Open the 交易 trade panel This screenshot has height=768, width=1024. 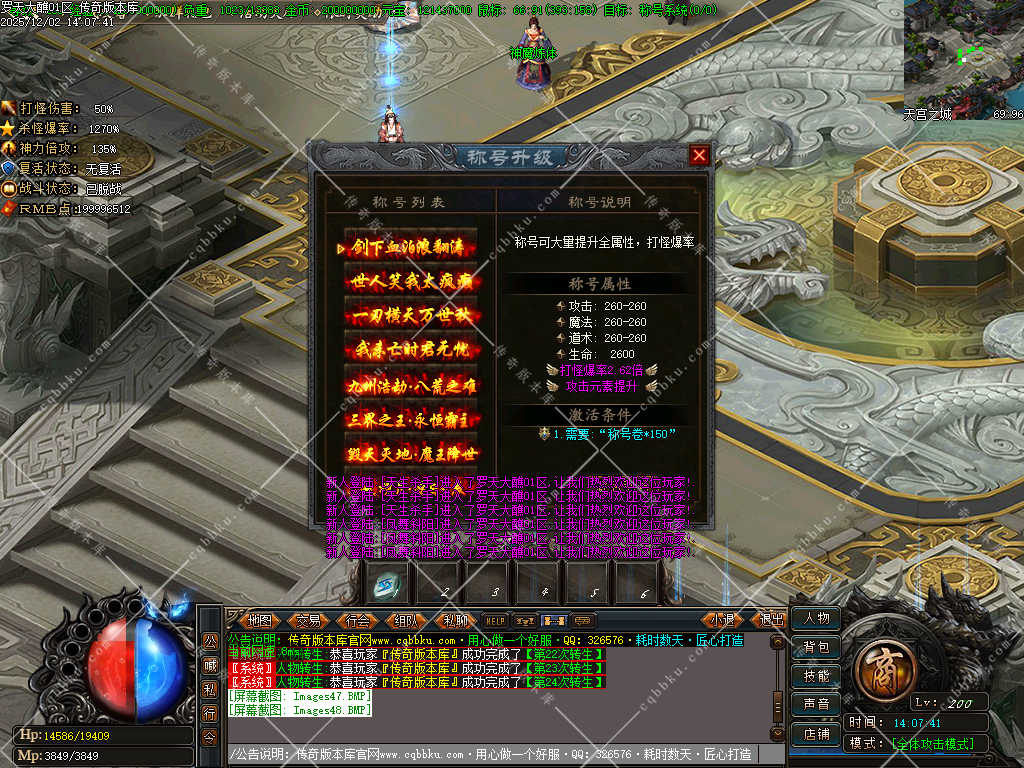tap(309, 620)
